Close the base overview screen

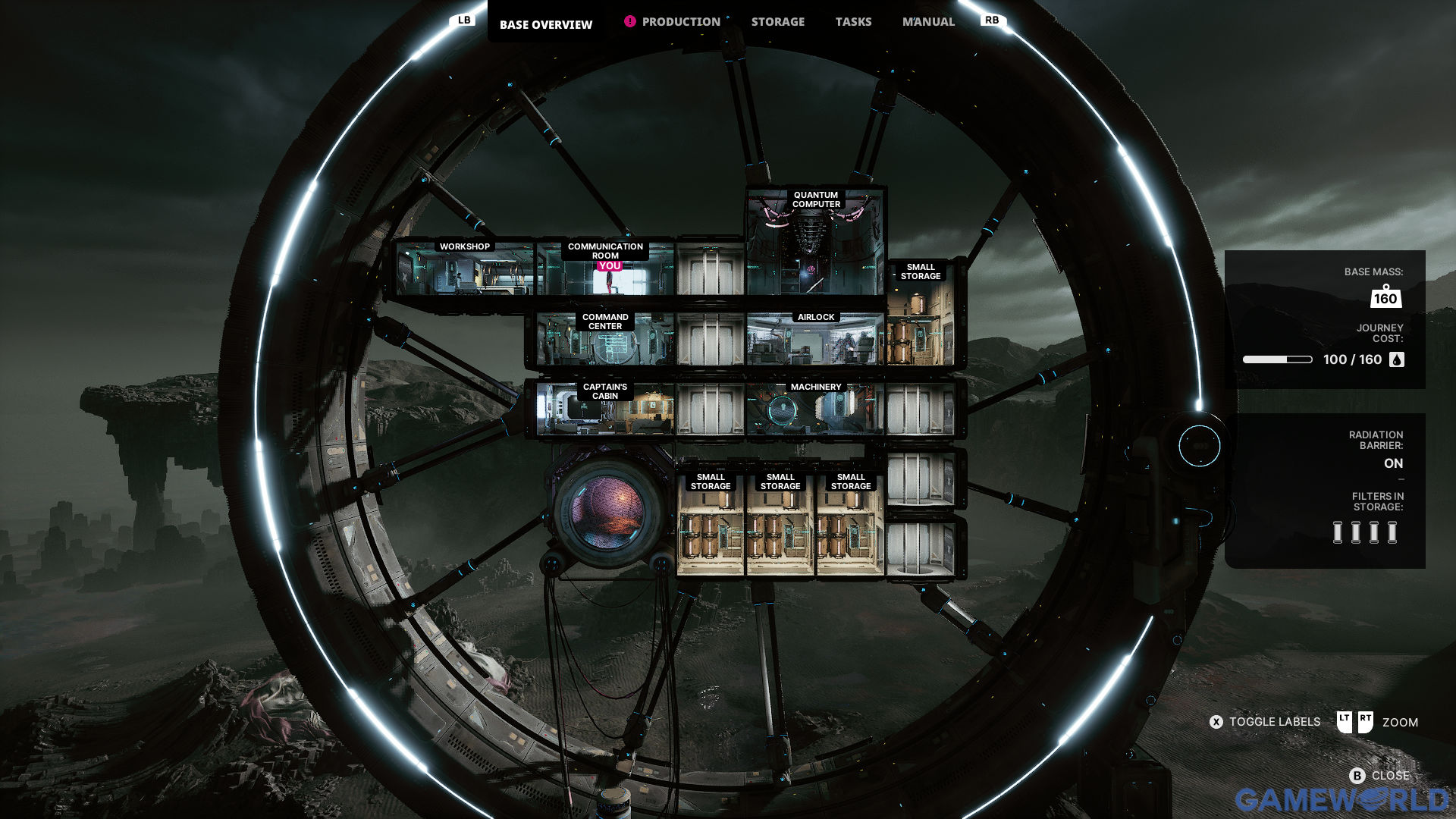coord(1379,775)
